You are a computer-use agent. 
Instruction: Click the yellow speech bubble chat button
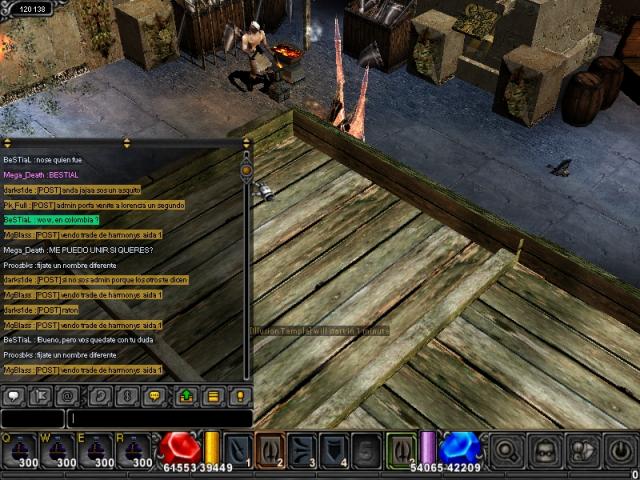click(153, 397)
